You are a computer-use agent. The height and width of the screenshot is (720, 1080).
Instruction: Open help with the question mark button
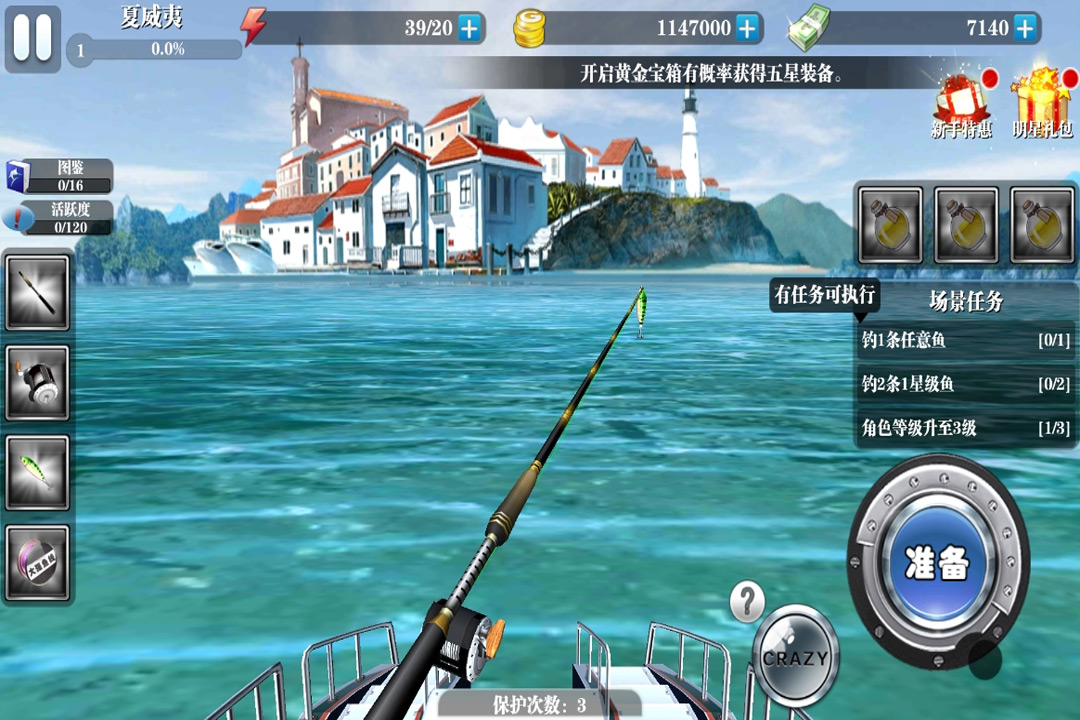[x=747, y=602]
